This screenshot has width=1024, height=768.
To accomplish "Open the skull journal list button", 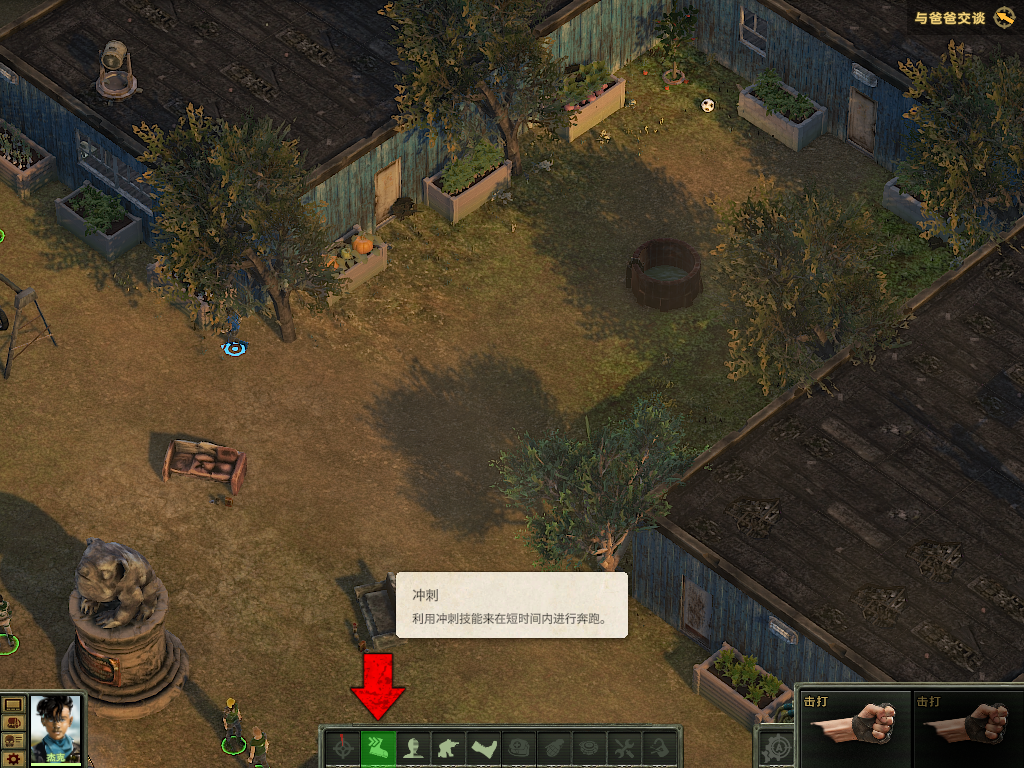I will click(14, 740).
